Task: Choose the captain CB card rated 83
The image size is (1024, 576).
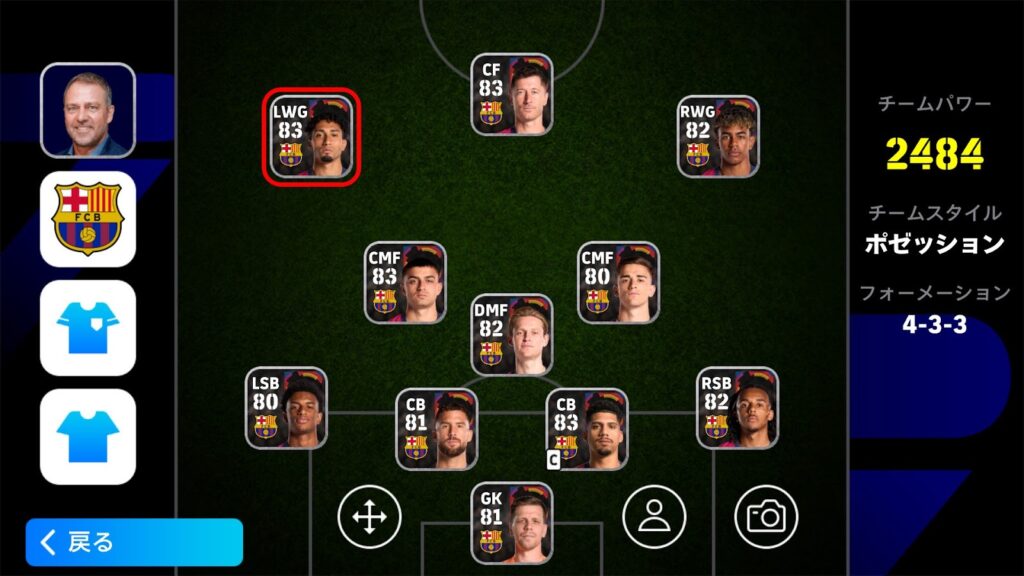Action: tap(587, 430)
